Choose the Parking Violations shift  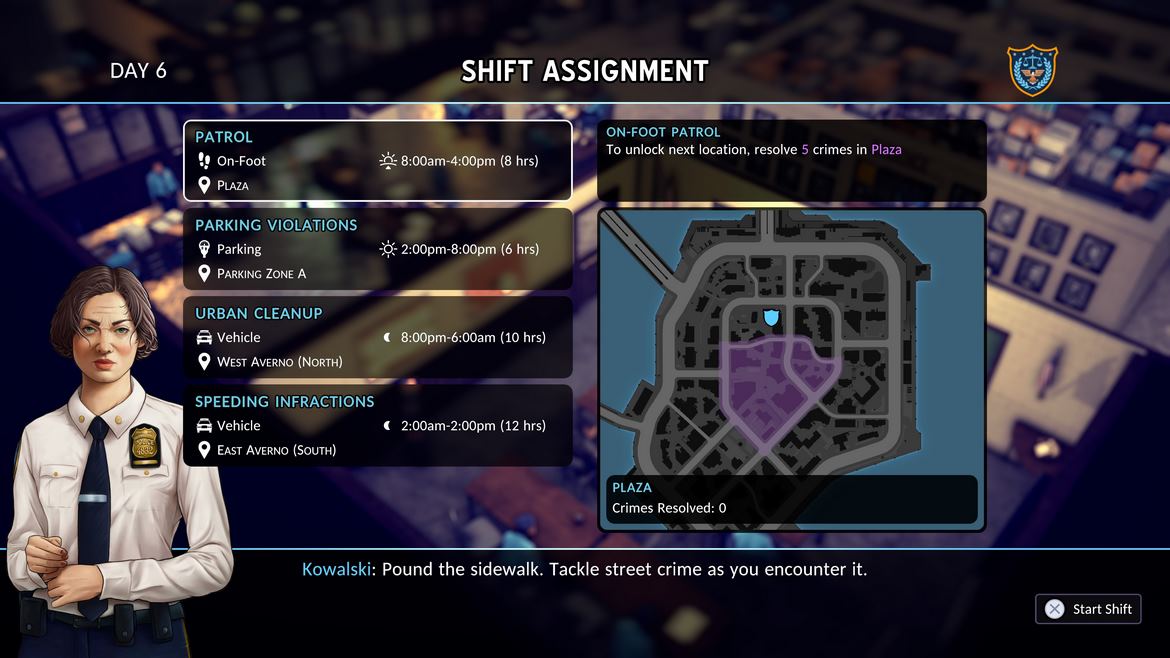point(377,249)
